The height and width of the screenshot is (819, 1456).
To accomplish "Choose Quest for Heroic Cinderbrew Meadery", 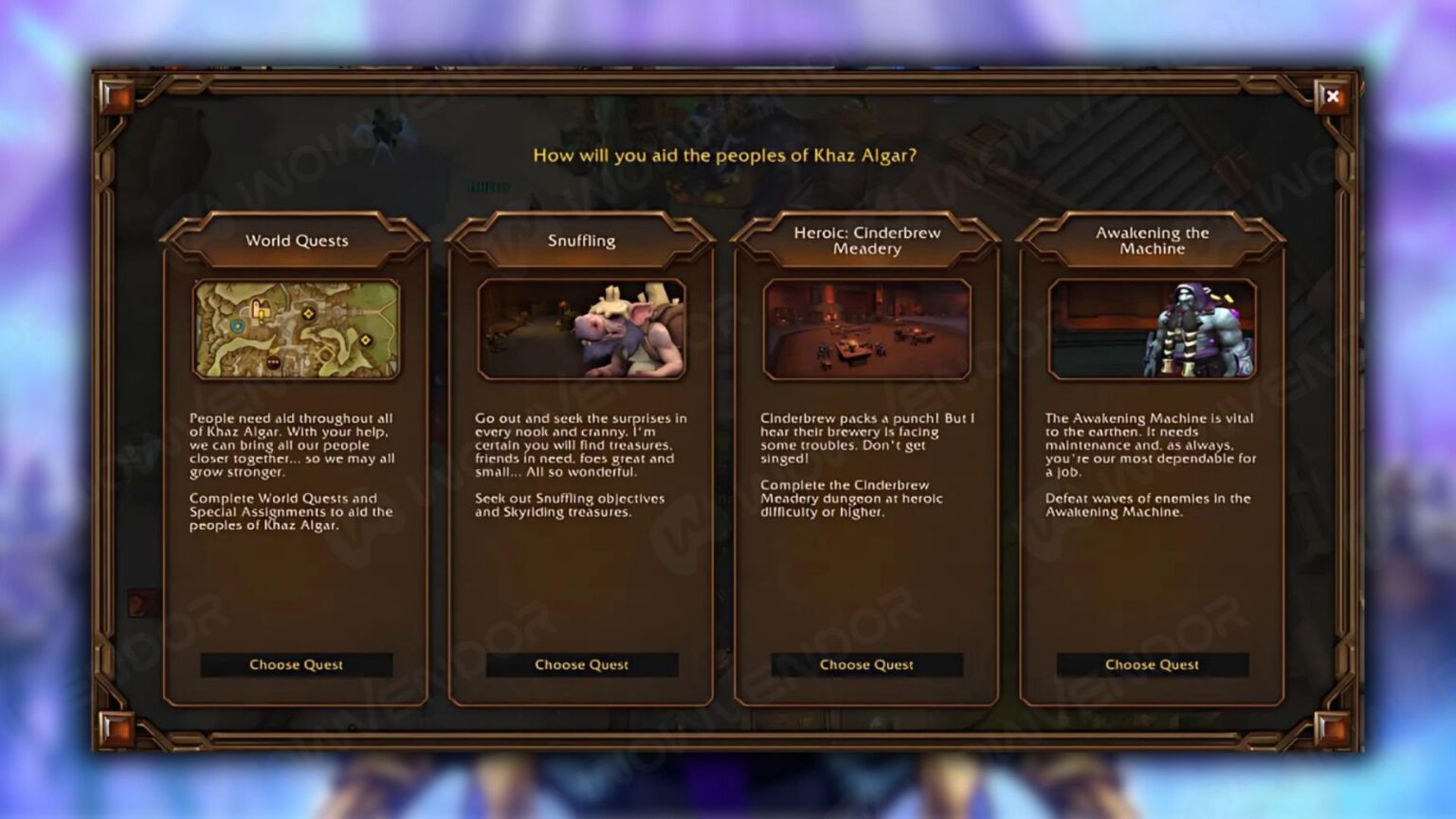I will 864,664.
